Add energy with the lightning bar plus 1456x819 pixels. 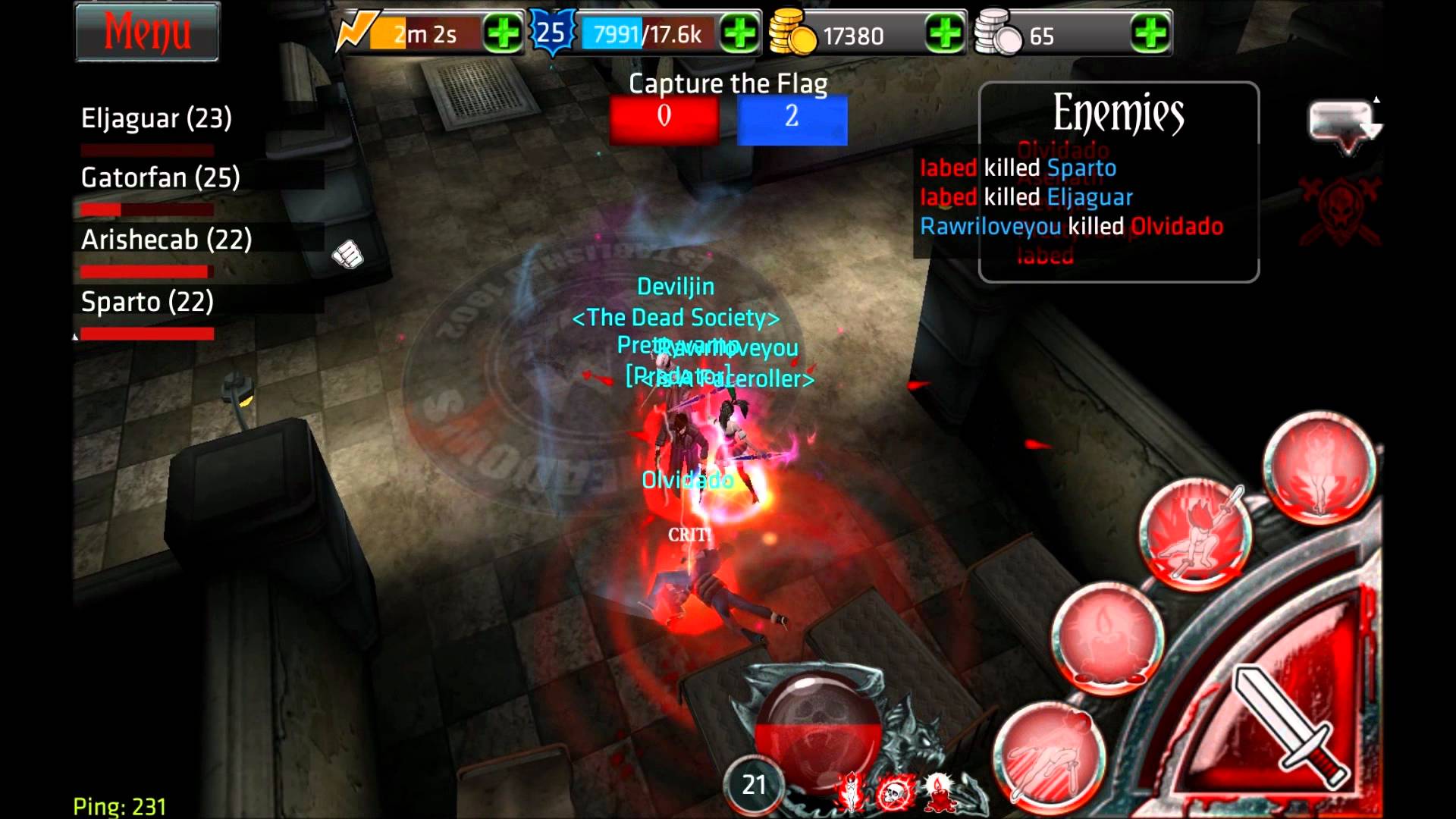503,34
